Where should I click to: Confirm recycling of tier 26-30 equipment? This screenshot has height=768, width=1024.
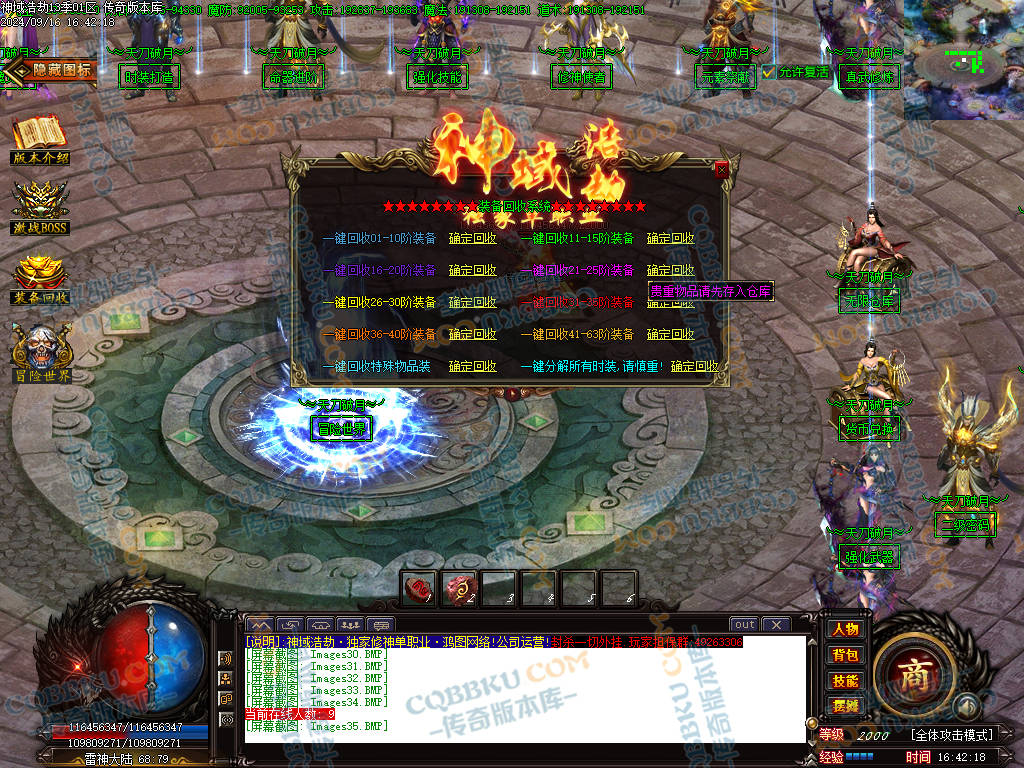[x=472, y=303]
